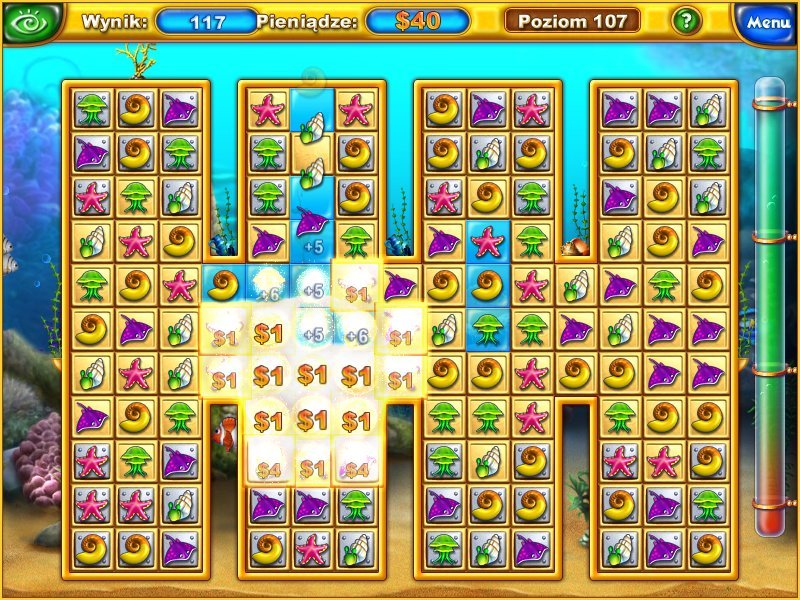The width and height of the screenshot is (800, 600).
Task: Open the question mark help
Action: tap(685, 21)
